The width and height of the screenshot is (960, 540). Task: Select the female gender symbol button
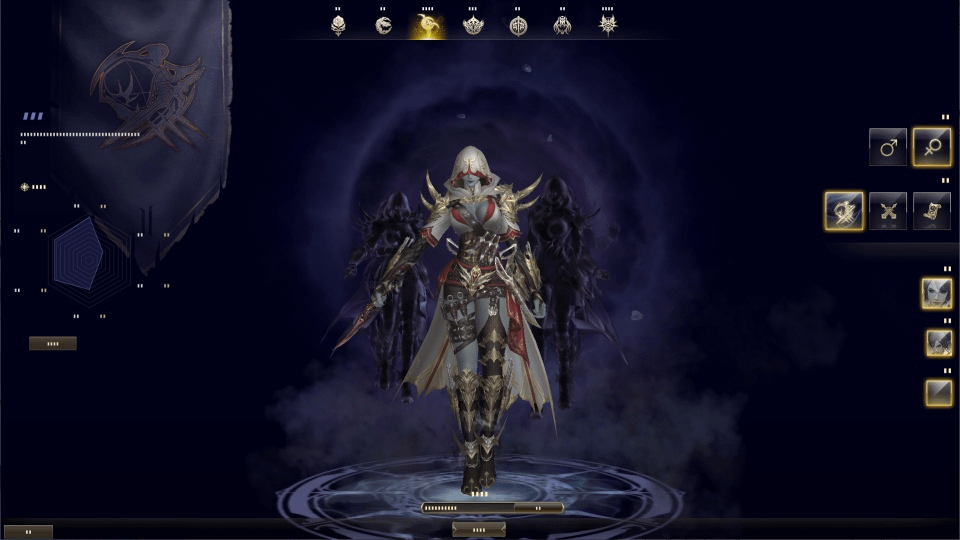(x=931, y=147)
